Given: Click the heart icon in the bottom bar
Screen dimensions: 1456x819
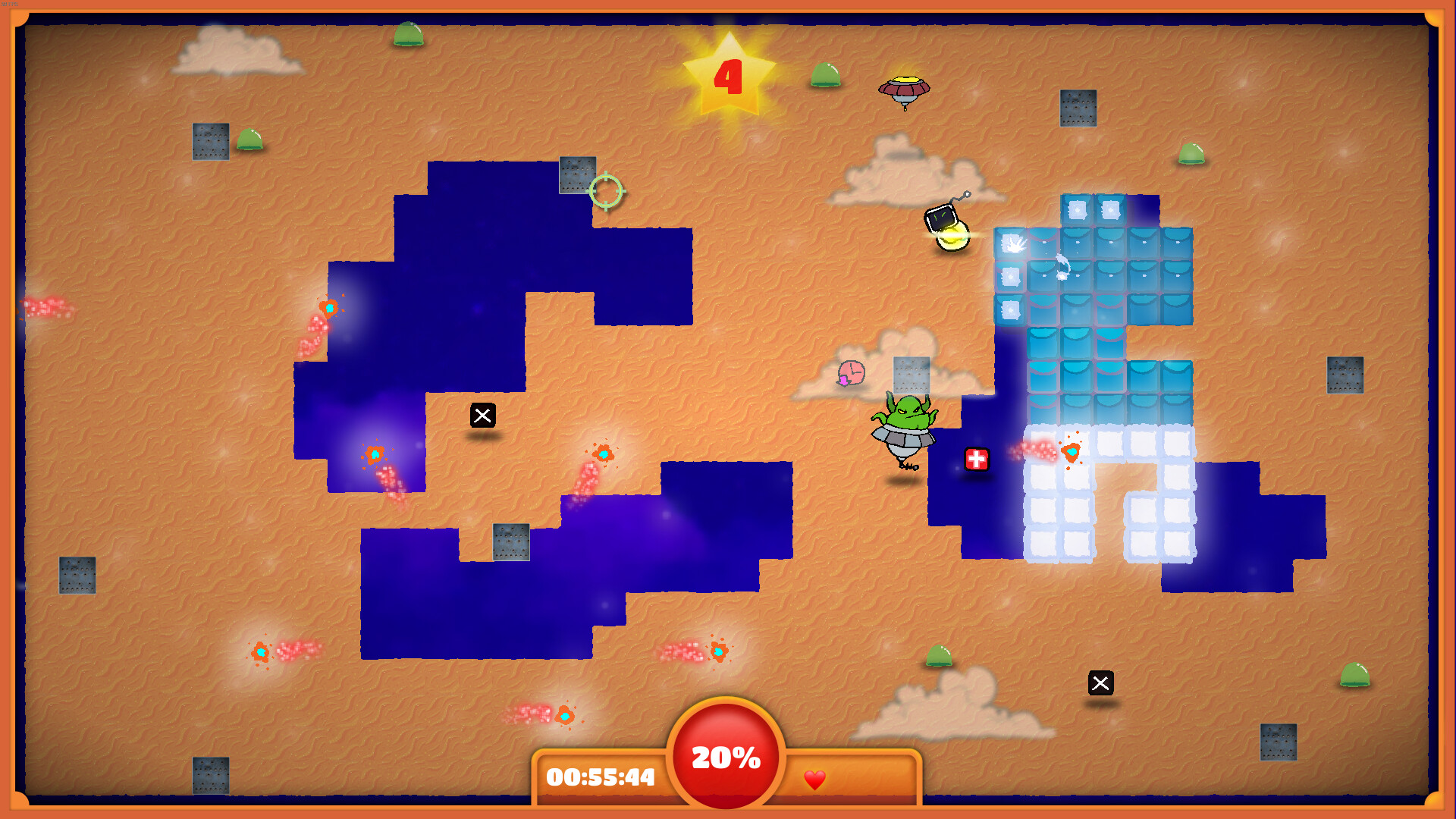Looking at the screenshot, I should [x=815, y=780].
